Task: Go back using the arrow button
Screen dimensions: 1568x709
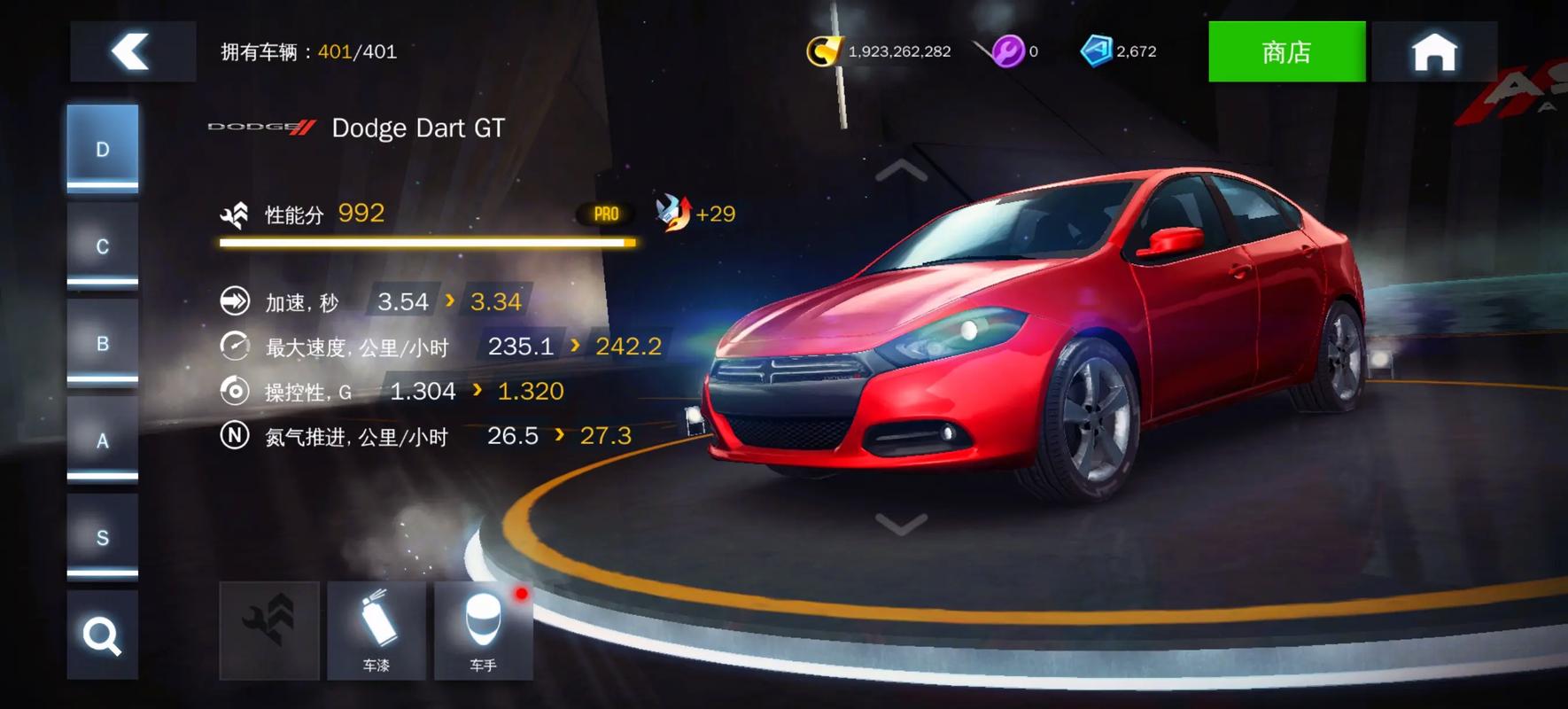Action: [132, 51]
